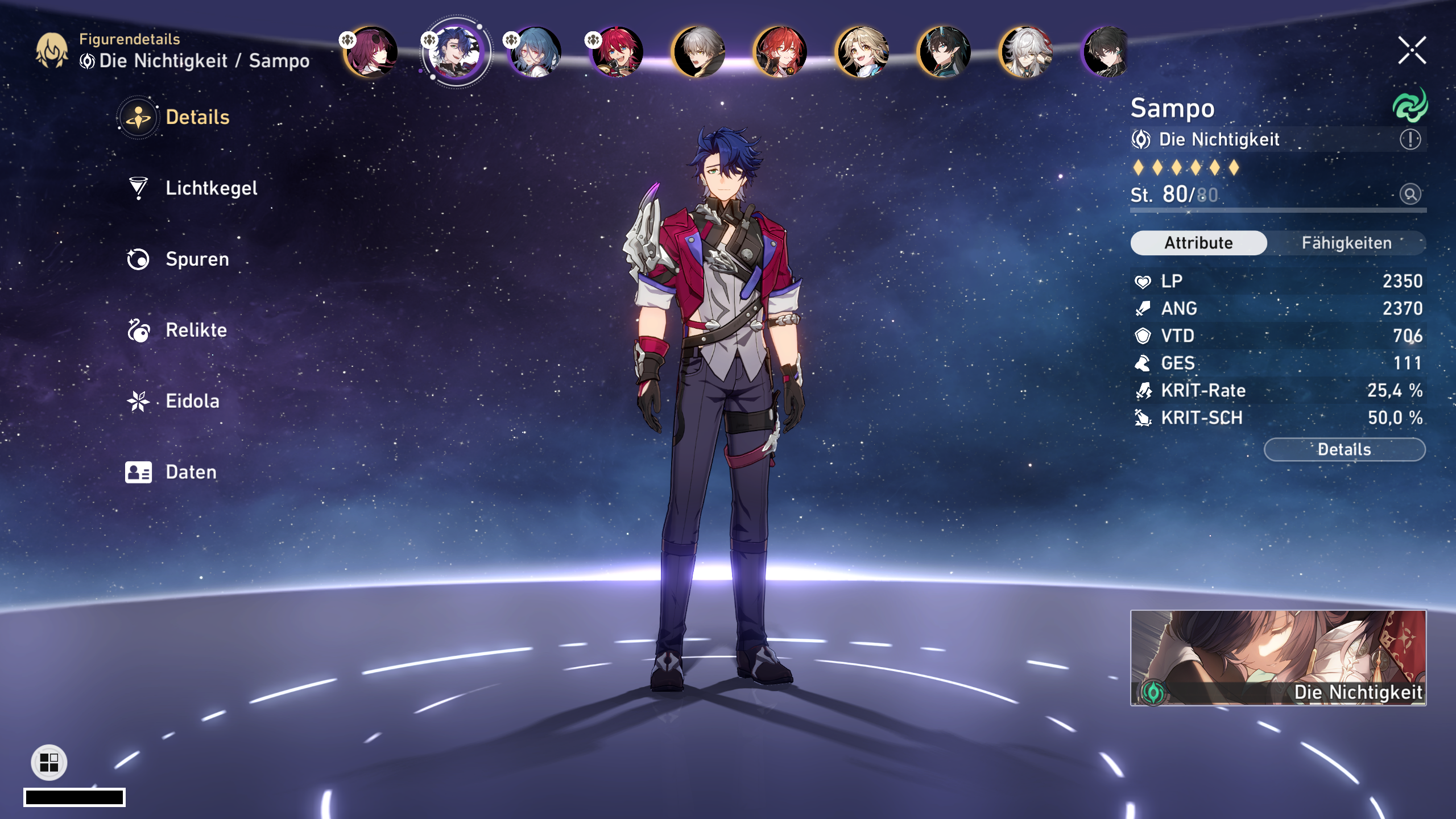
Task: Click the Details button under the stats
Action: [1344, 450]
